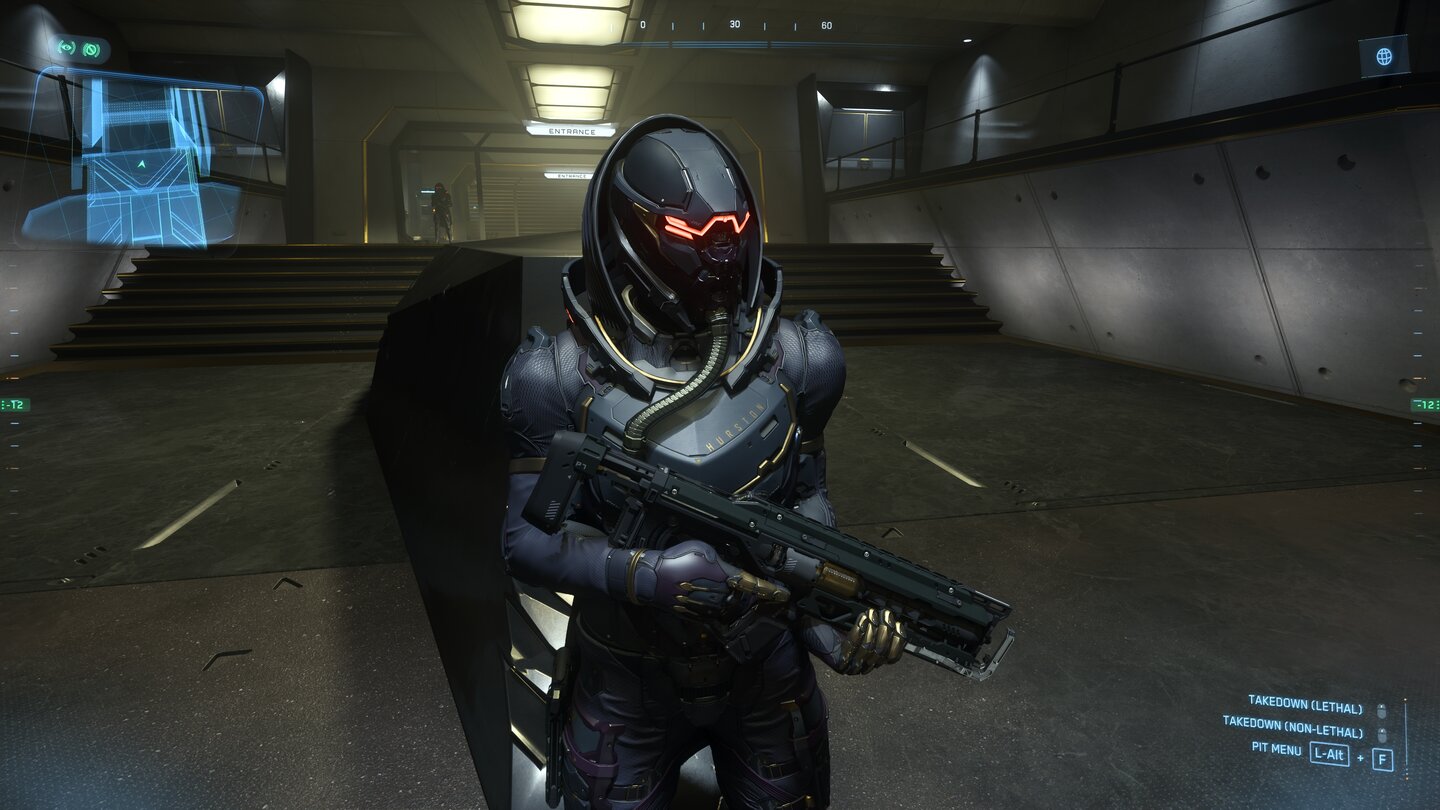This screenshot has width=1440, height=810.
Task: Click the player arrow on the minimap
Action: point(141,165)
